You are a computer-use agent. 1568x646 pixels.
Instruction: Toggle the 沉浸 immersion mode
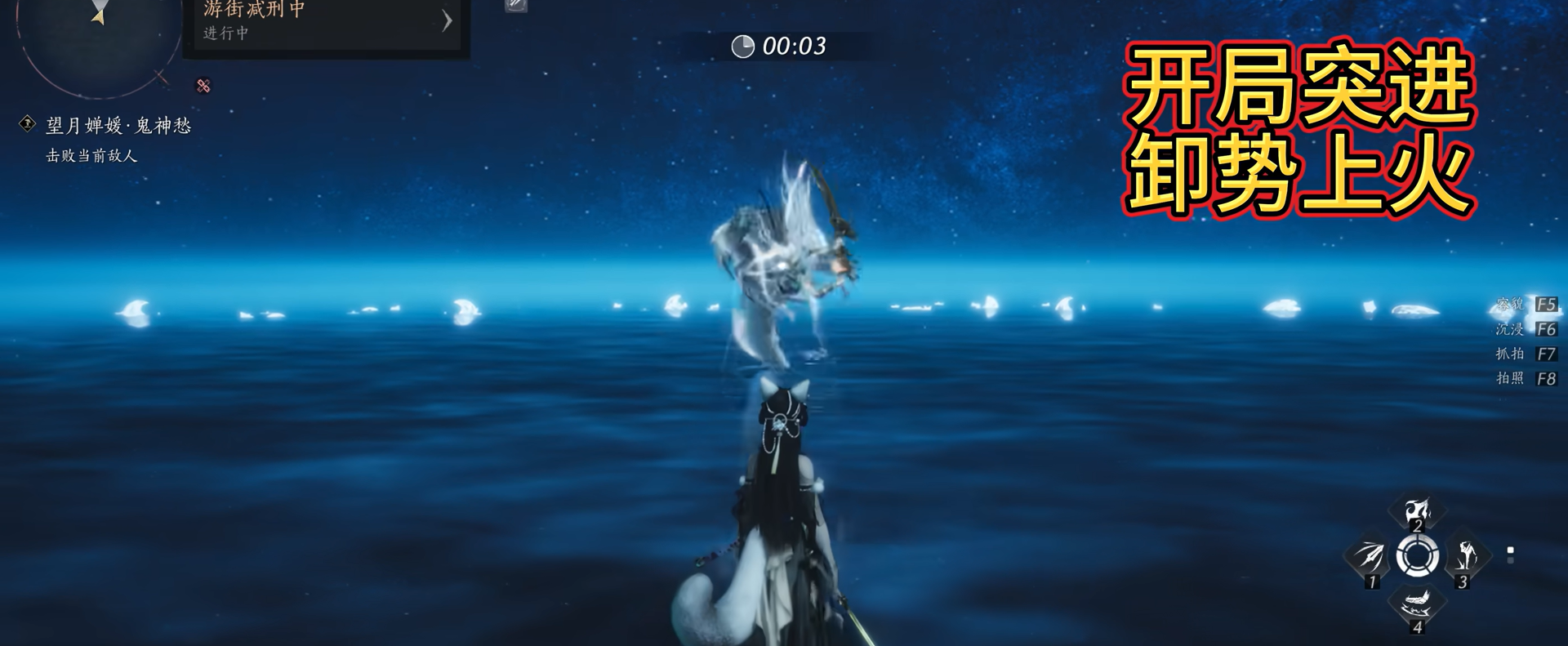pyautogui.click(x=1526, y=329)
